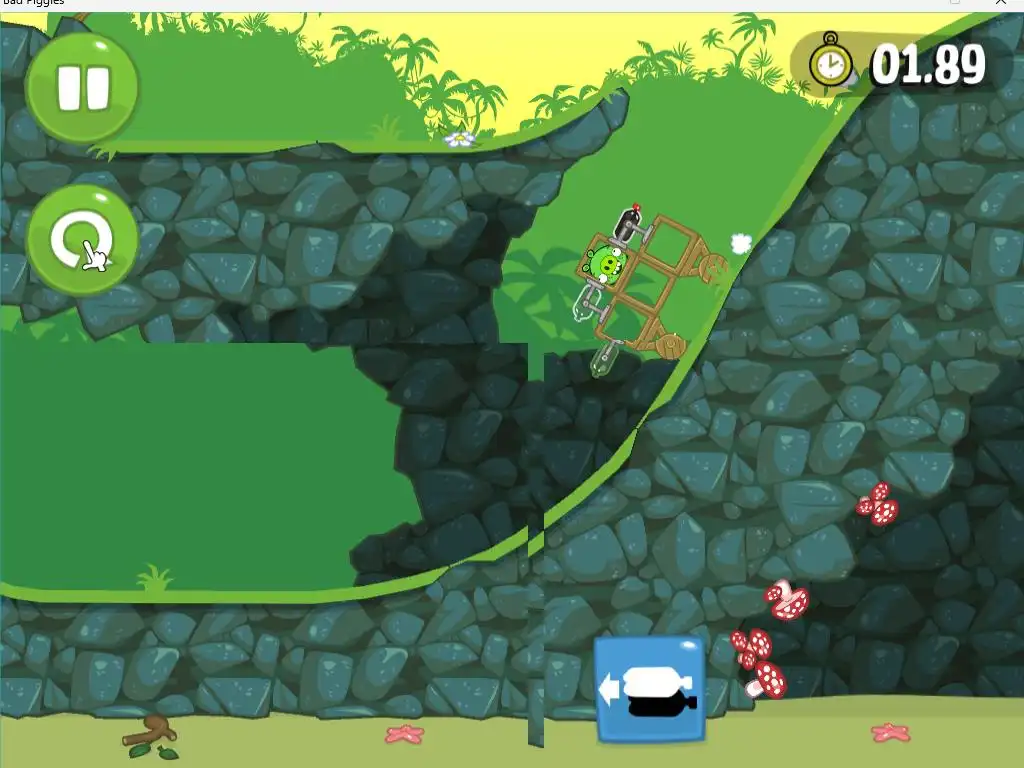Activate the soda bottle booster button

(x=650, y=690)
